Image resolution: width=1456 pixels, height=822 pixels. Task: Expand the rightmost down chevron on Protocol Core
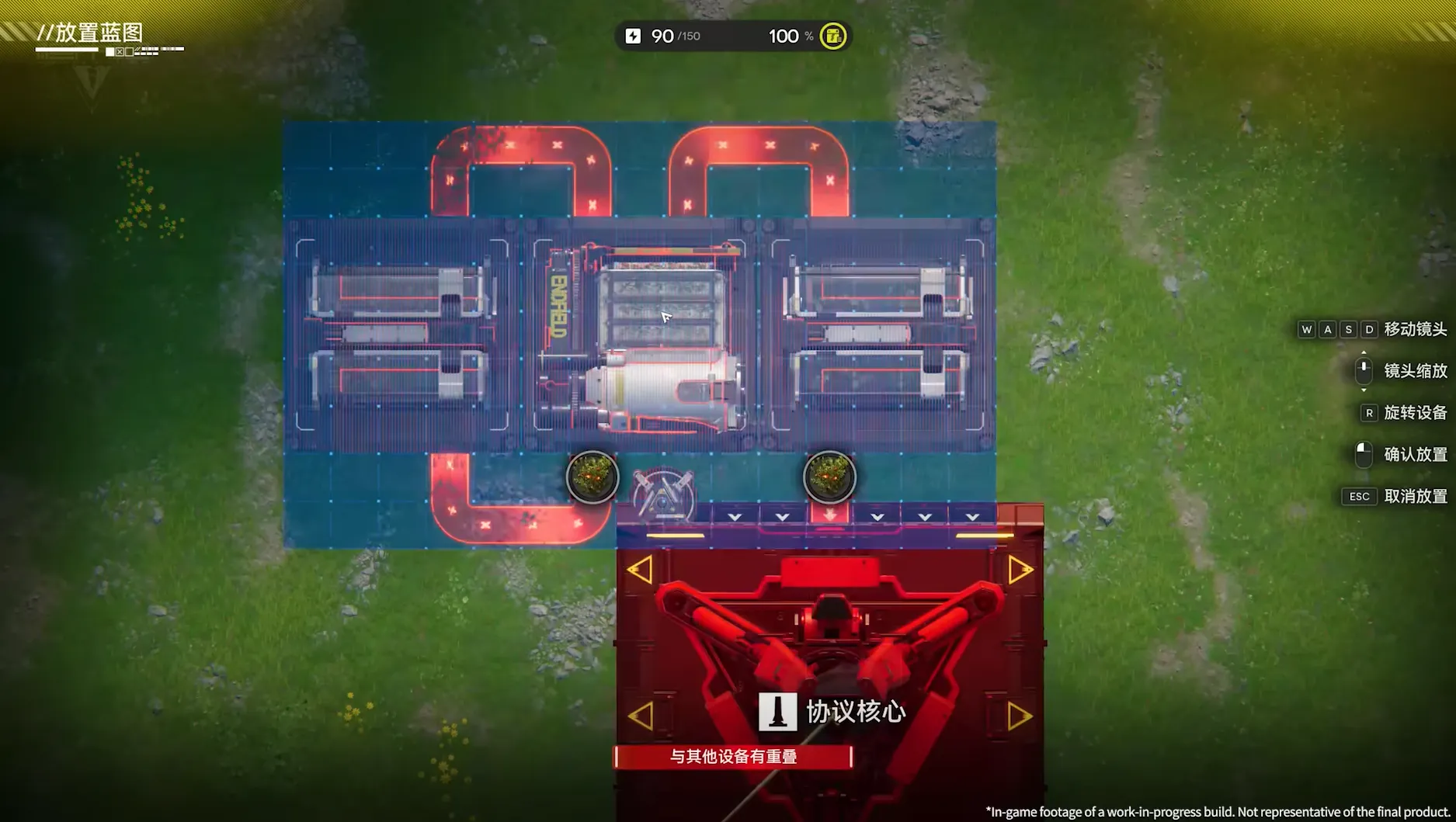[x=971, y=516]
